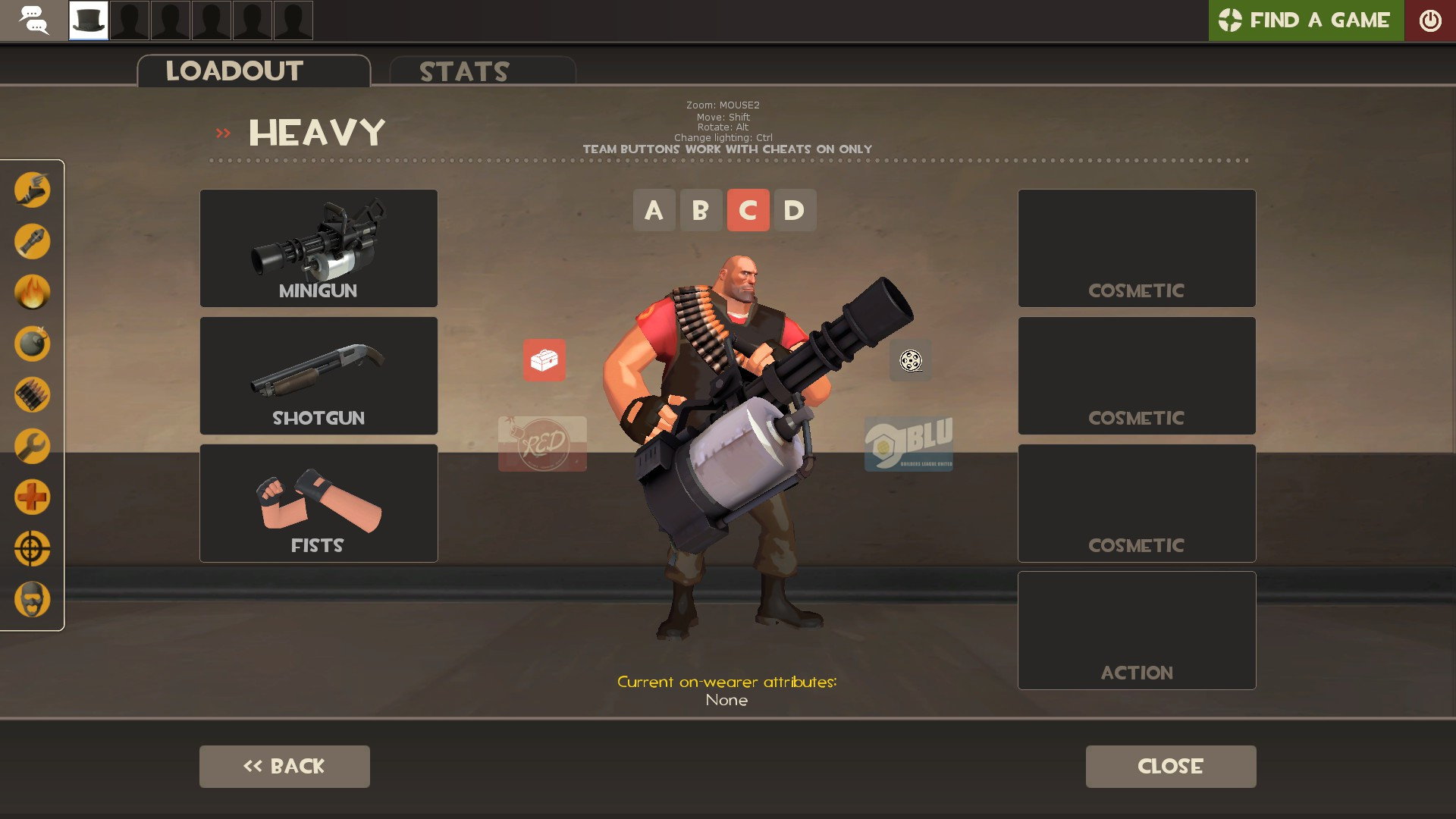
Task: Switch to the STATS tab
Action: 463,71
